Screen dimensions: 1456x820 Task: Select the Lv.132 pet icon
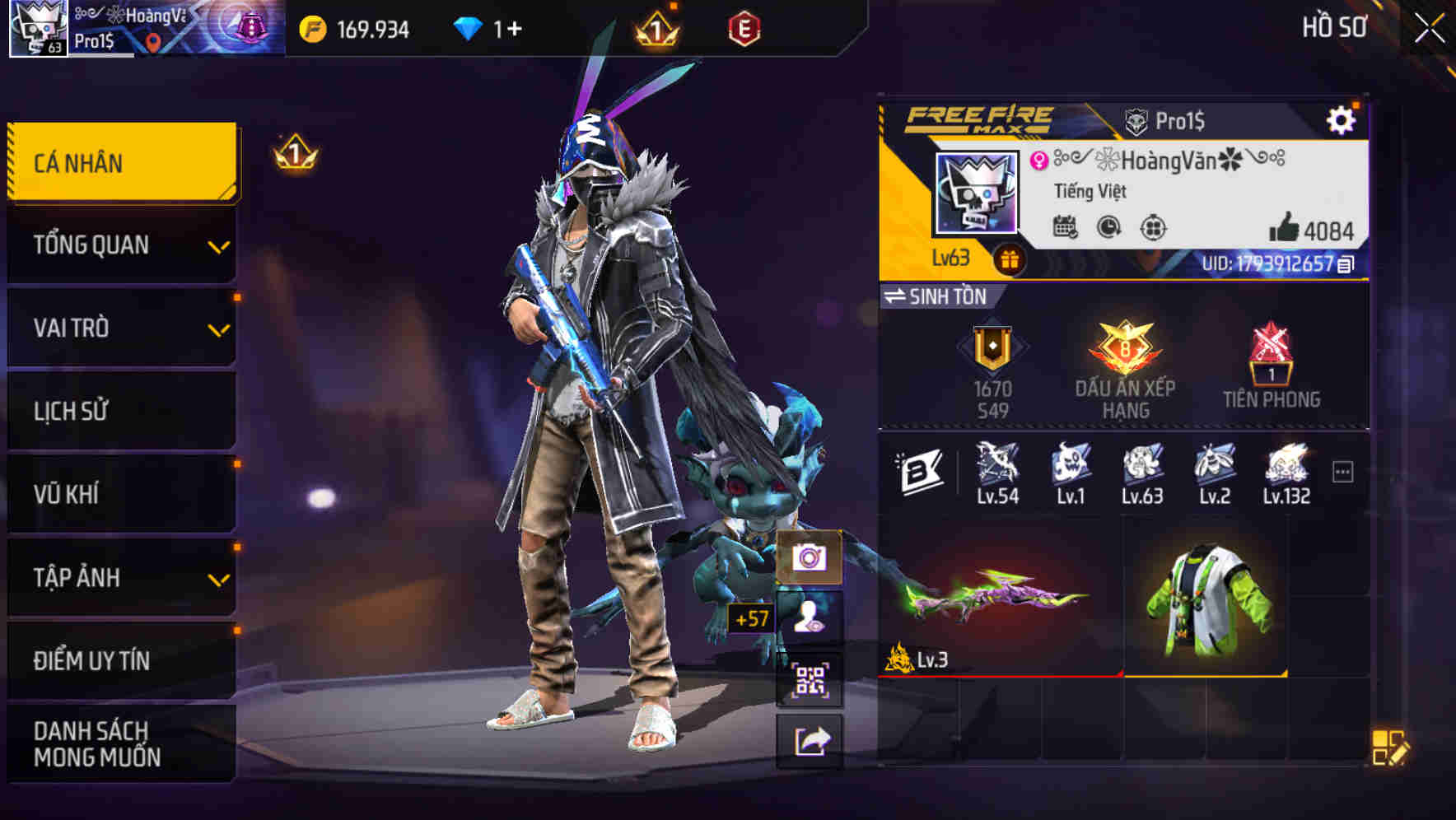tap(1285, 469)
